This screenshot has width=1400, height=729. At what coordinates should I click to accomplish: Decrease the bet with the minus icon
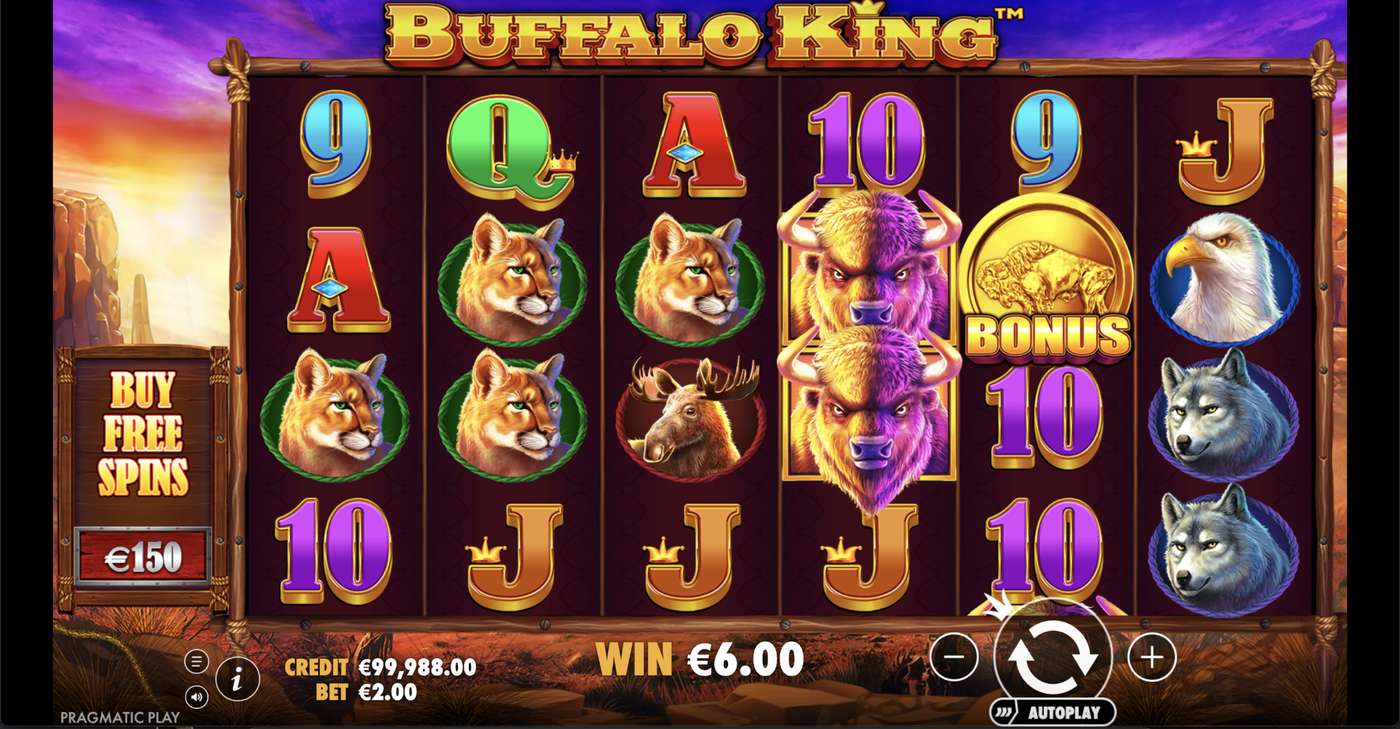[x=953, y=658]
